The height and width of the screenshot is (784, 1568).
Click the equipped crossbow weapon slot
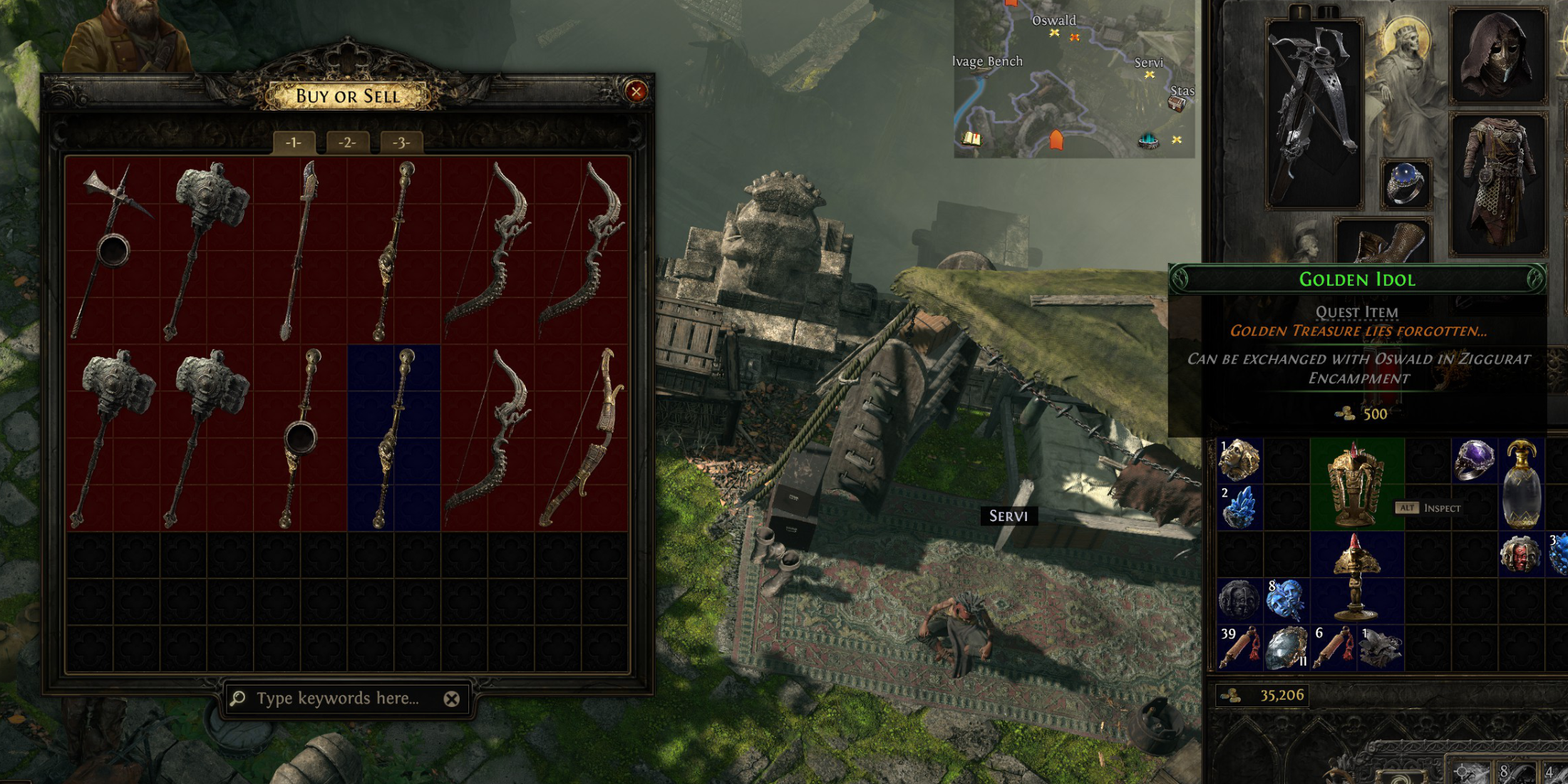click(1314, 114)
